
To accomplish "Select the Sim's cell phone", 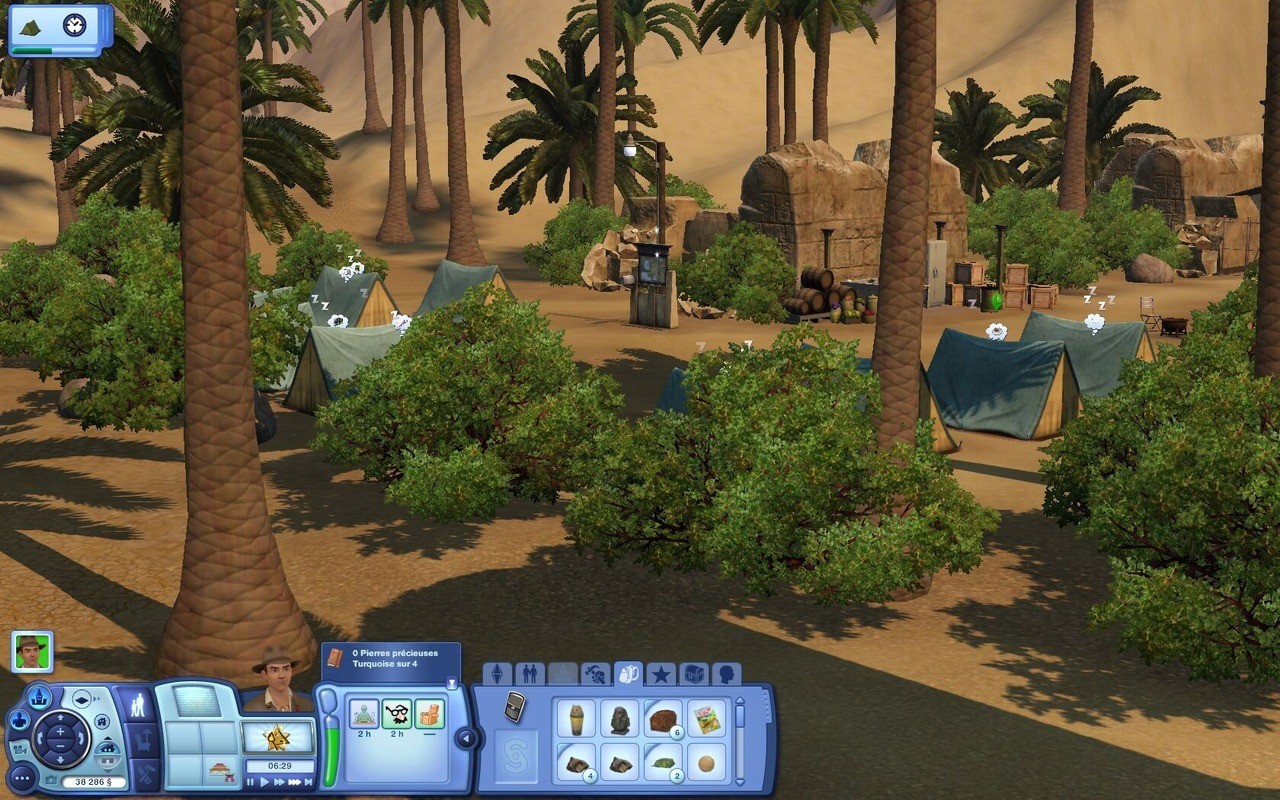I will tap(514, 706).
